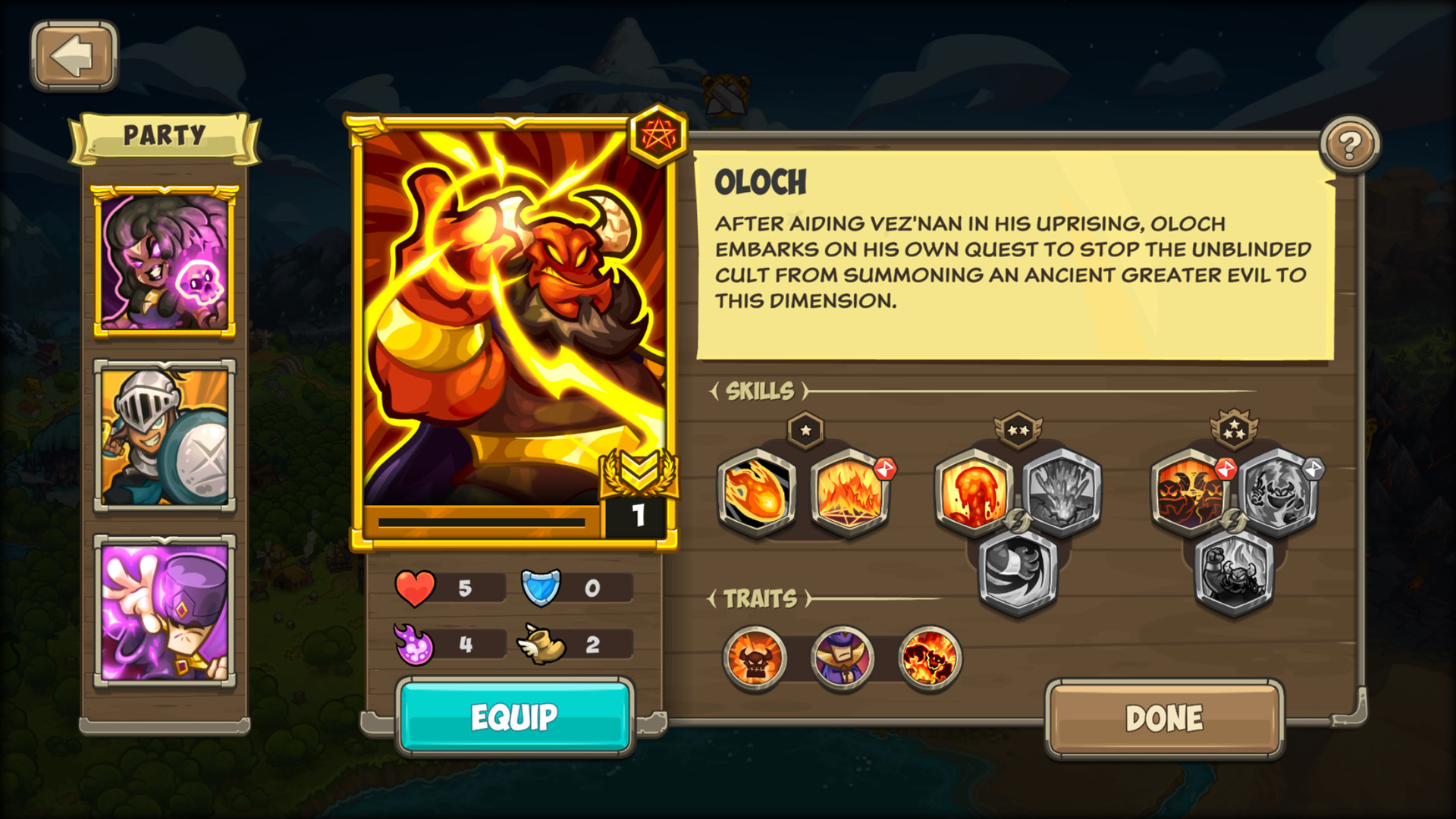Click the one-star skill rank badge
Screen dimensions: 1456x819
point(804,431)
